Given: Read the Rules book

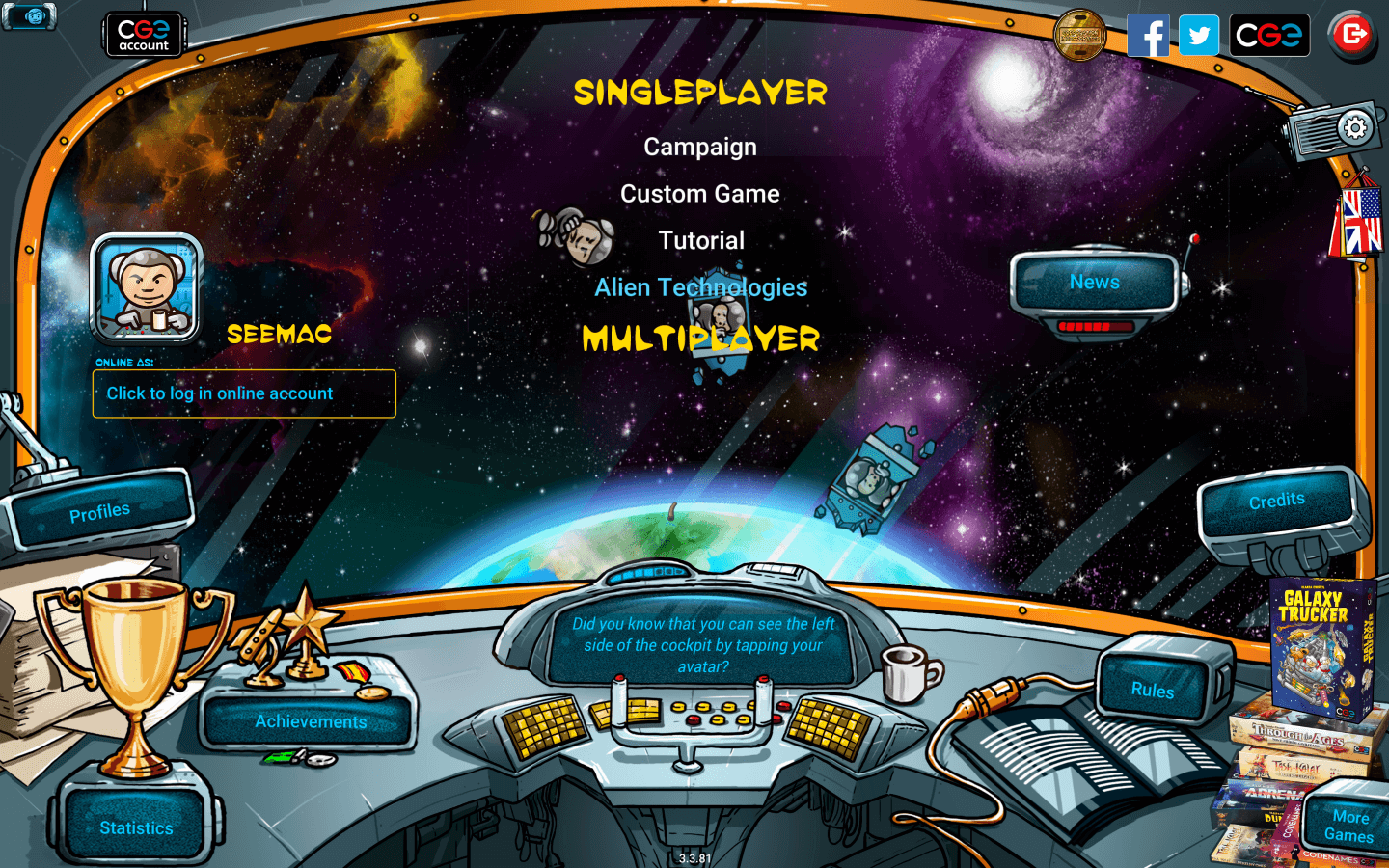Looking at the screenshot, I should 1153,690.
